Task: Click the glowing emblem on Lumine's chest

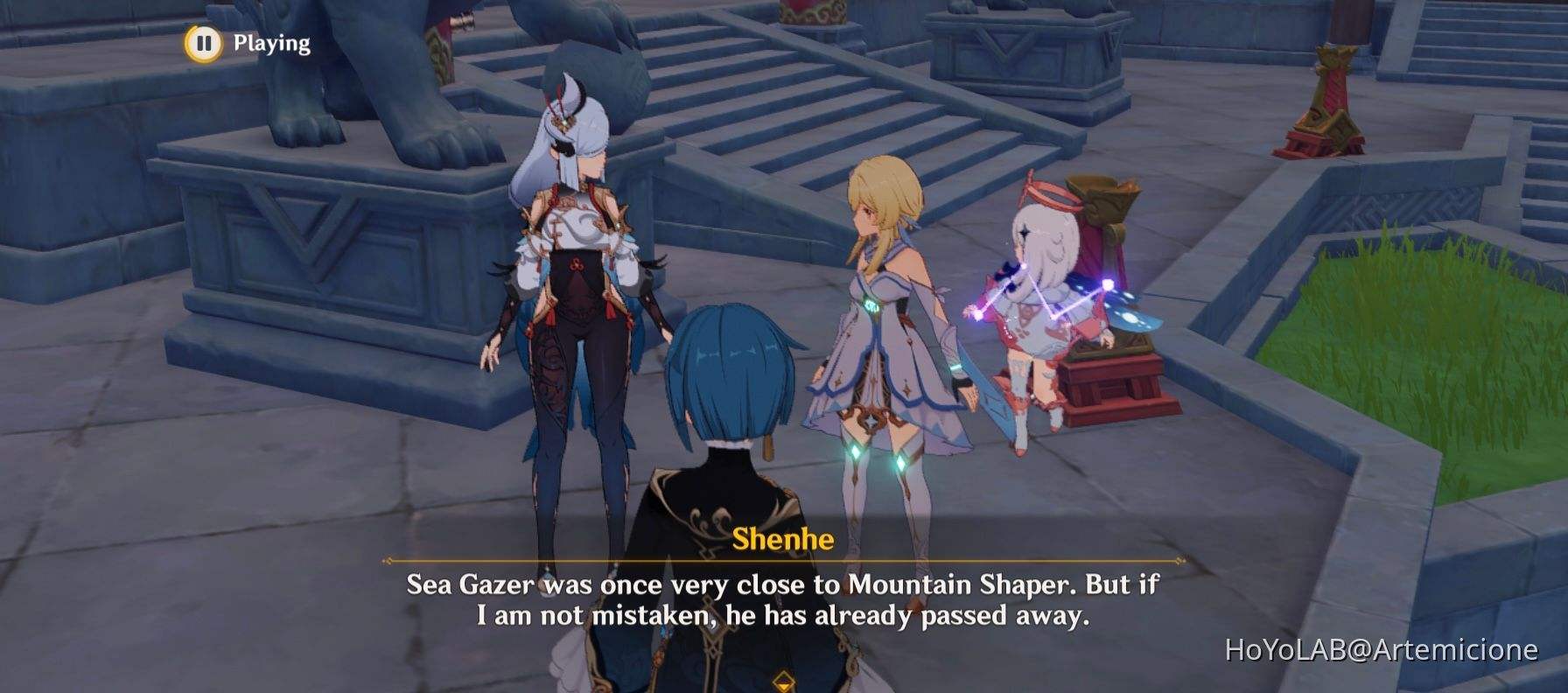Action: coord(872,305)
